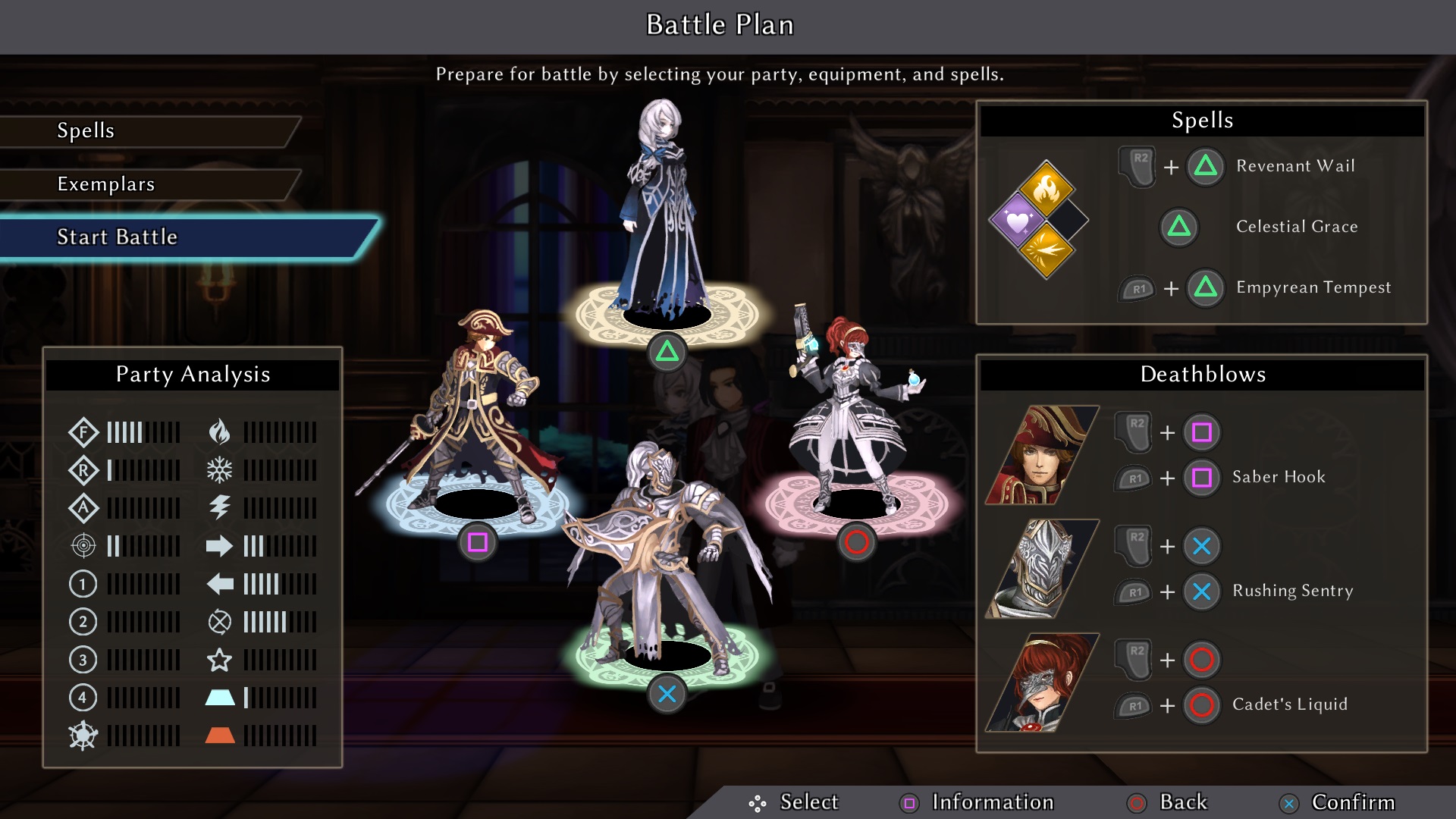Select the Revenant Wail spell

point(1294,166)
